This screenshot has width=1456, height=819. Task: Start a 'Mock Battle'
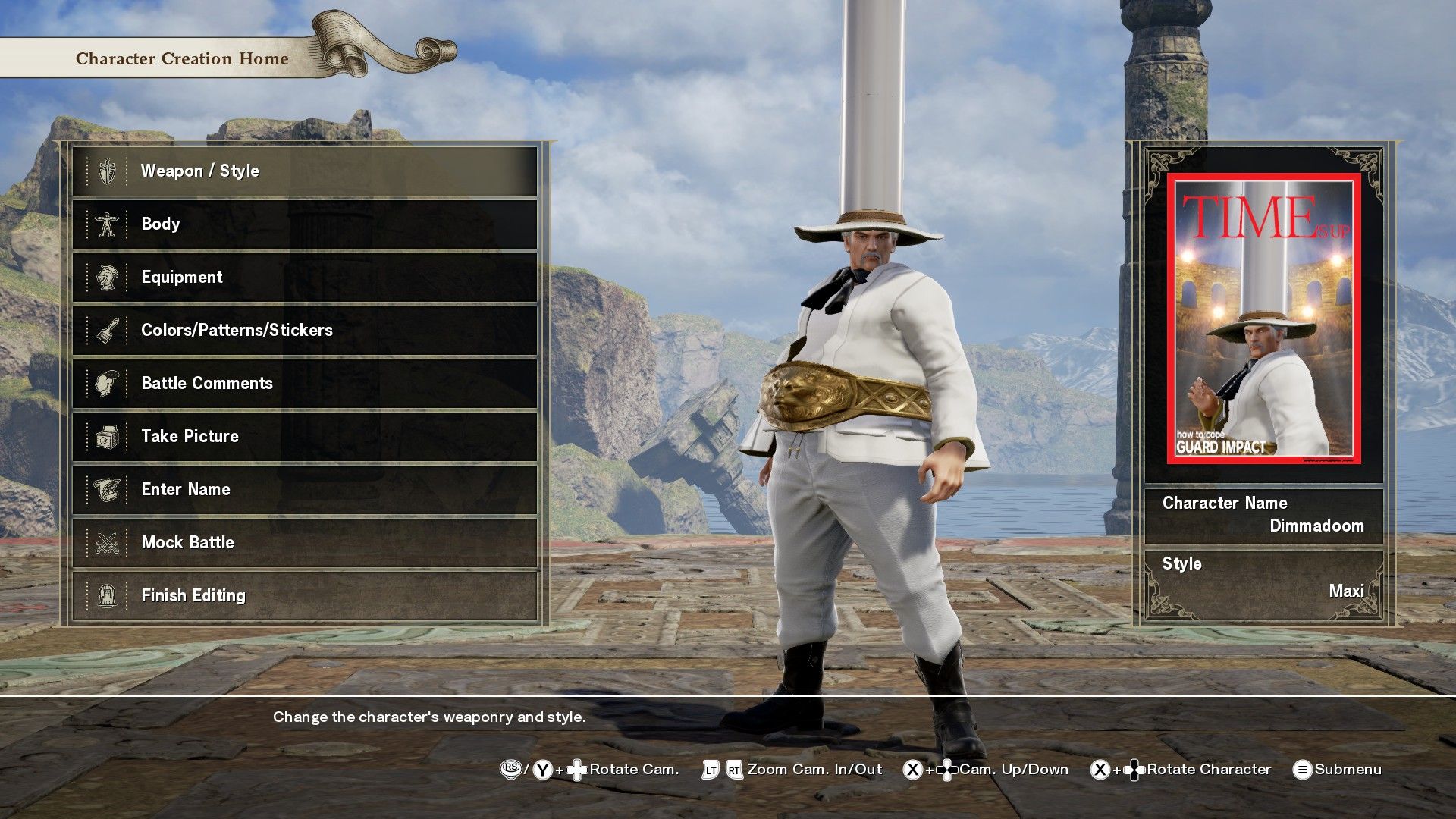(x=187, y=542)
